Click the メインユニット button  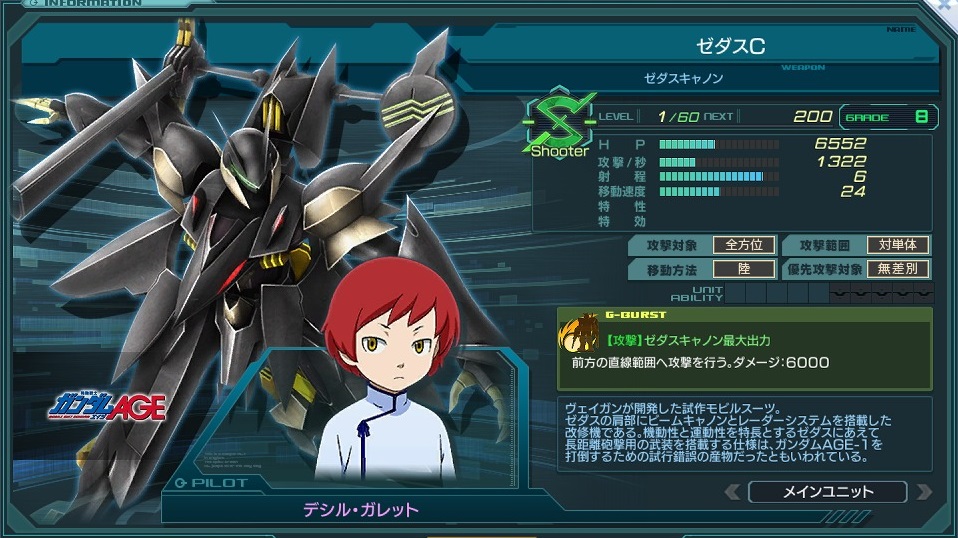click(827, 491)
